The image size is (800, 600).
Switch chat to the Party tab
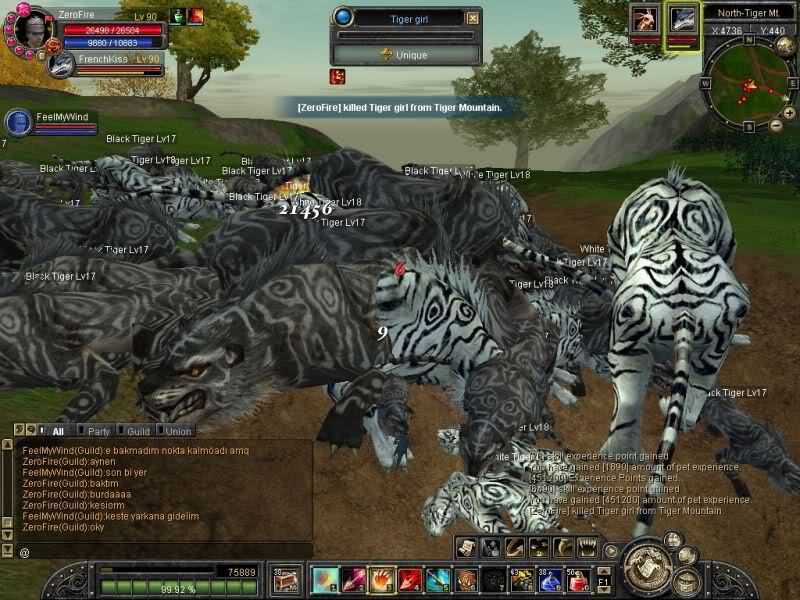coord(98,431)
